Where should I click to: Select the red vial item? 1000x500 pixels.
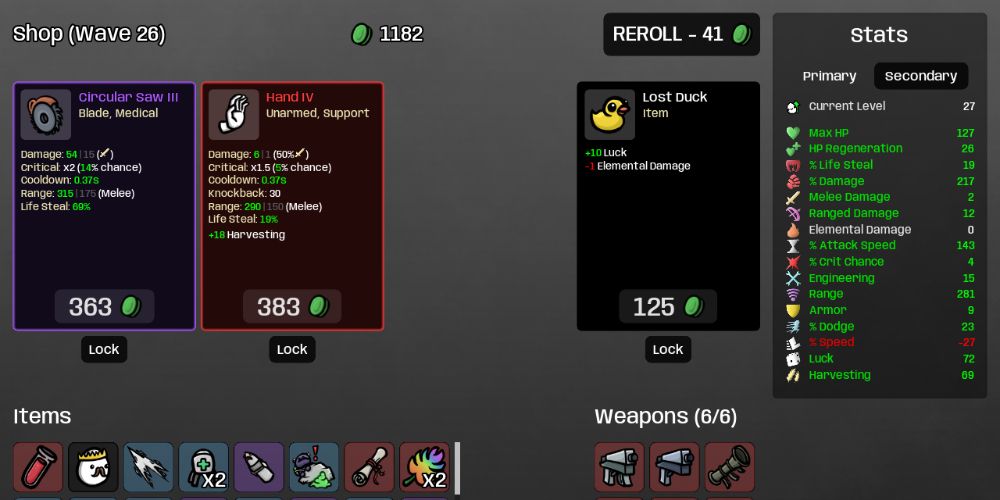(38, 467)
